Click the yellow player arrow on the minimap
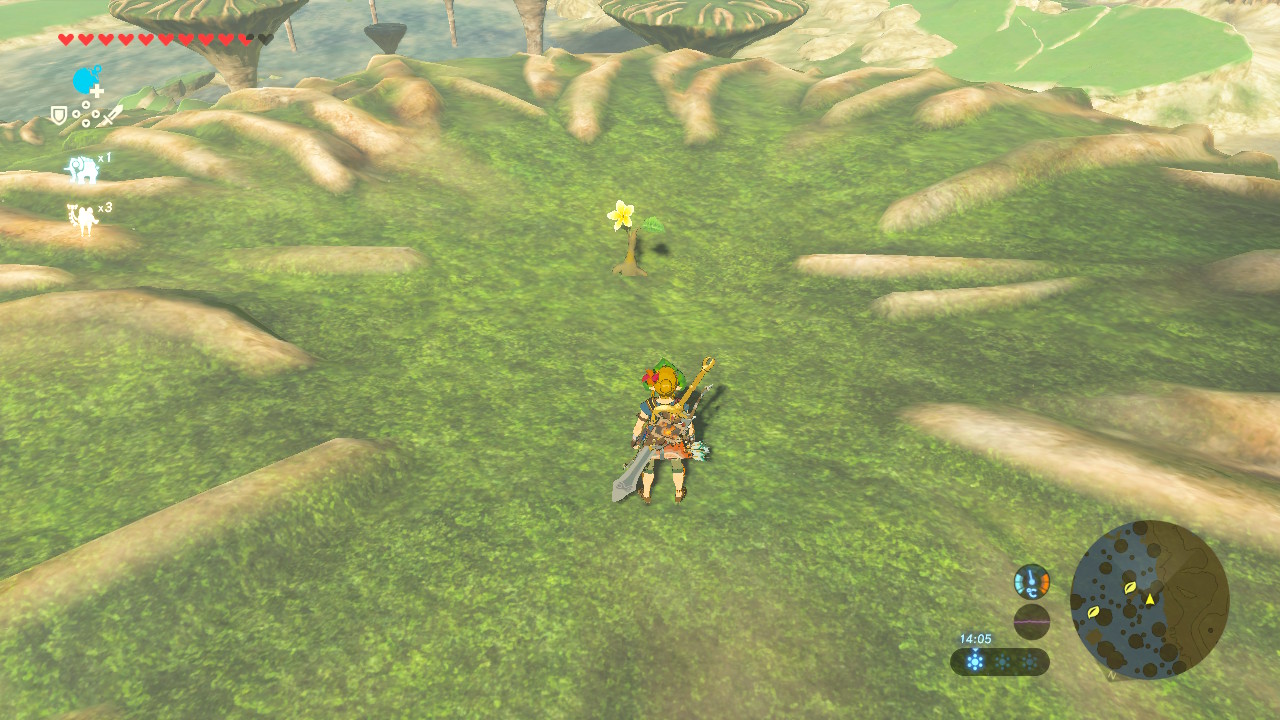The width and height of the screenshot is (1280, 720). (x=1150, y=599)
